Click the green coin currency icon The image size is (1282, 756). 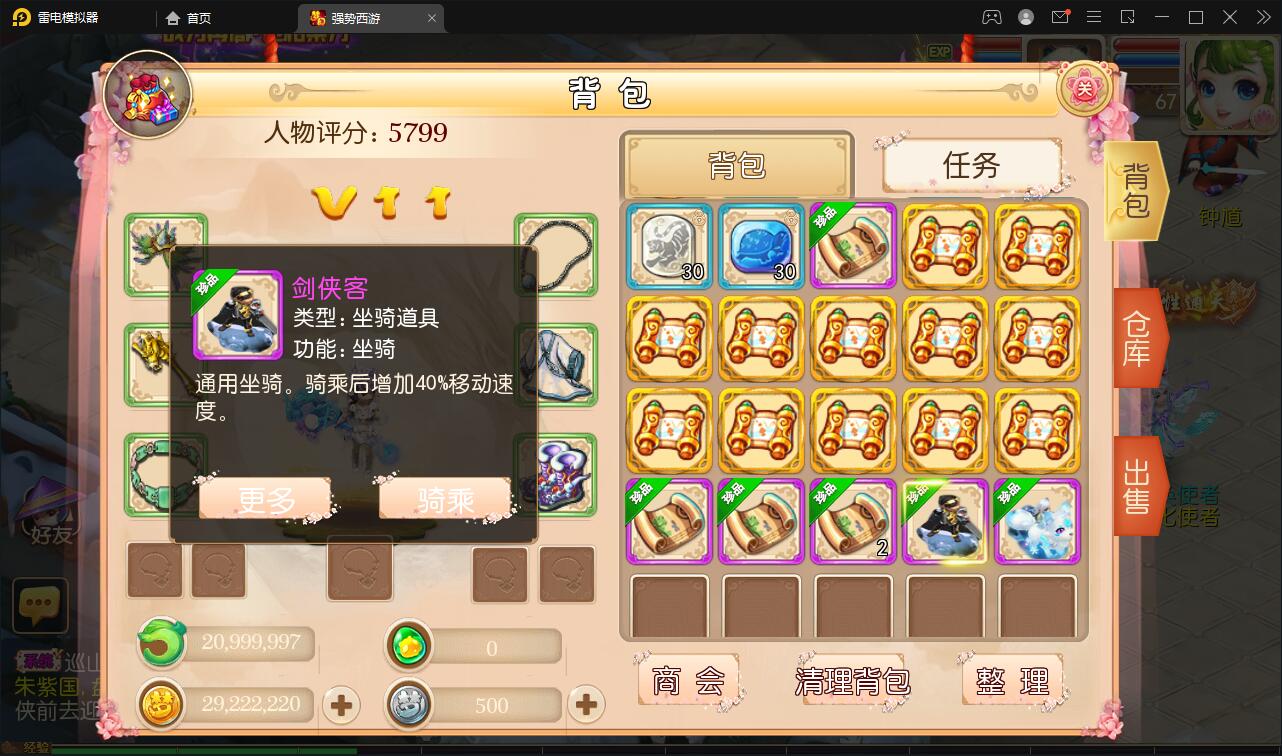click(162, 644)
